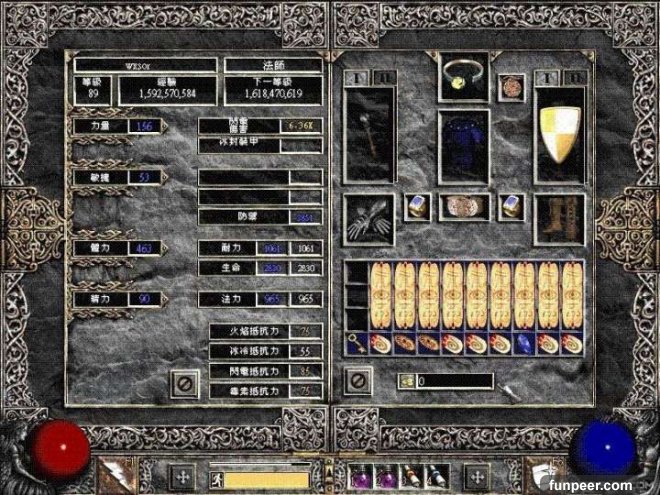Viewport: 660px width, 495px height.
Task: Select the equipped boots slot
Action: coord(560,215)
